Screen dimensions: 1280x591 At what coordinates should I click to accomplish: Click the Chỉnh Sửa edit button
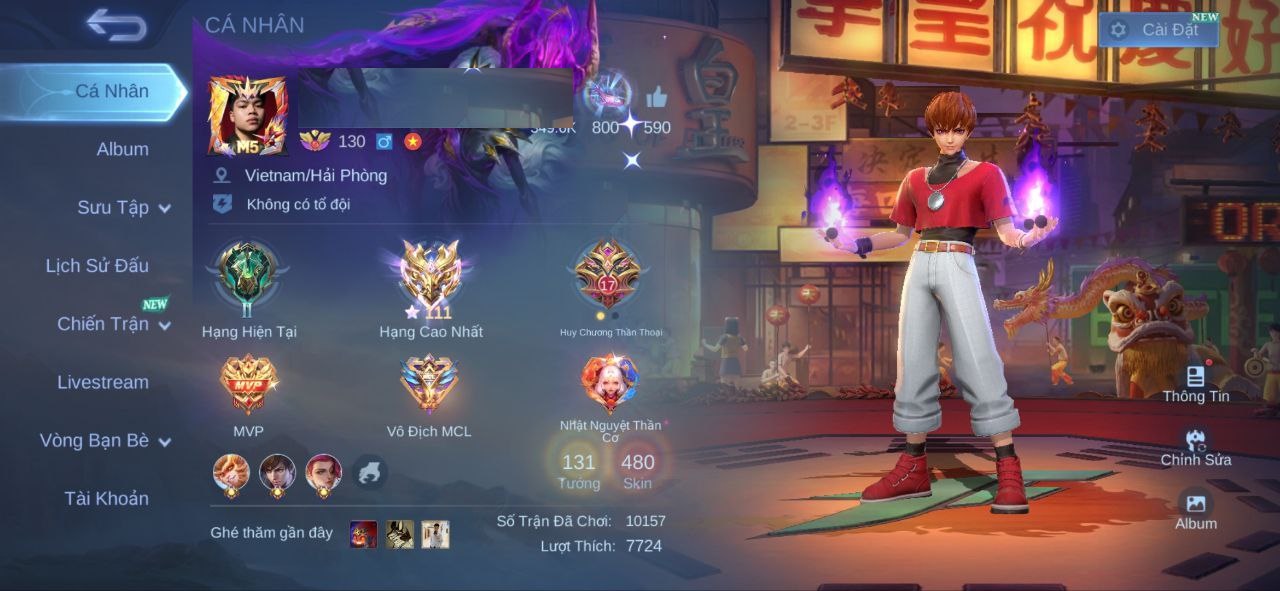[1195, 447]
